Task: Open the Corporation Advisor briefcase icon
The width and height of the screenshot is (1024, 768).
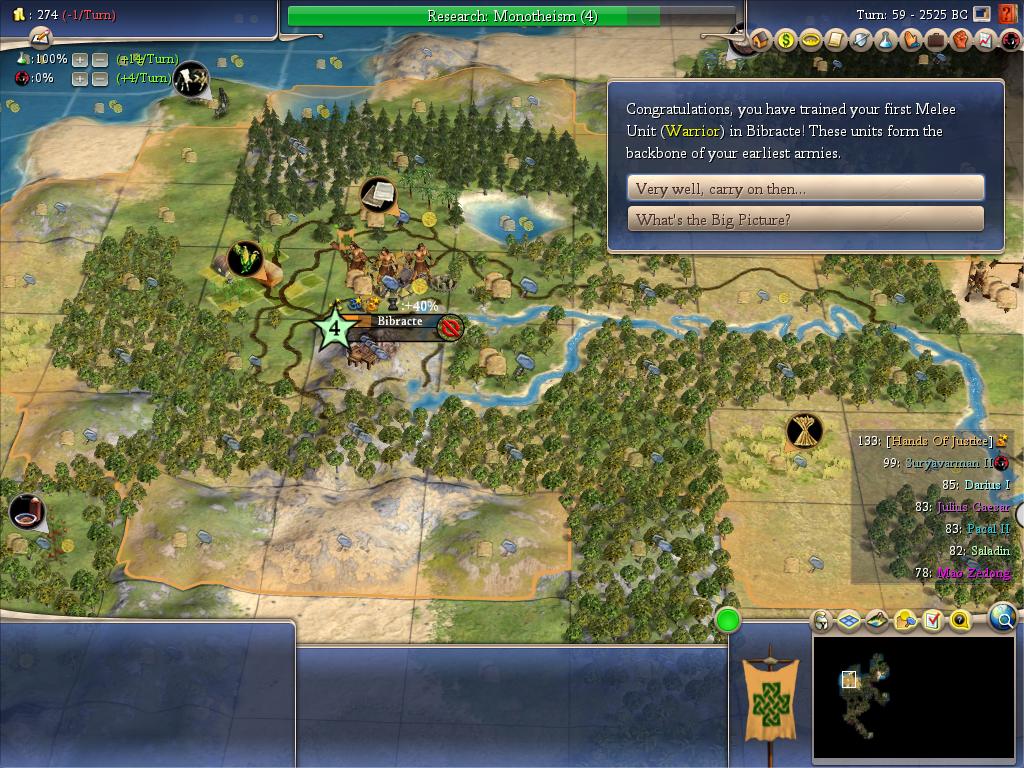Action: coord(936,40)
